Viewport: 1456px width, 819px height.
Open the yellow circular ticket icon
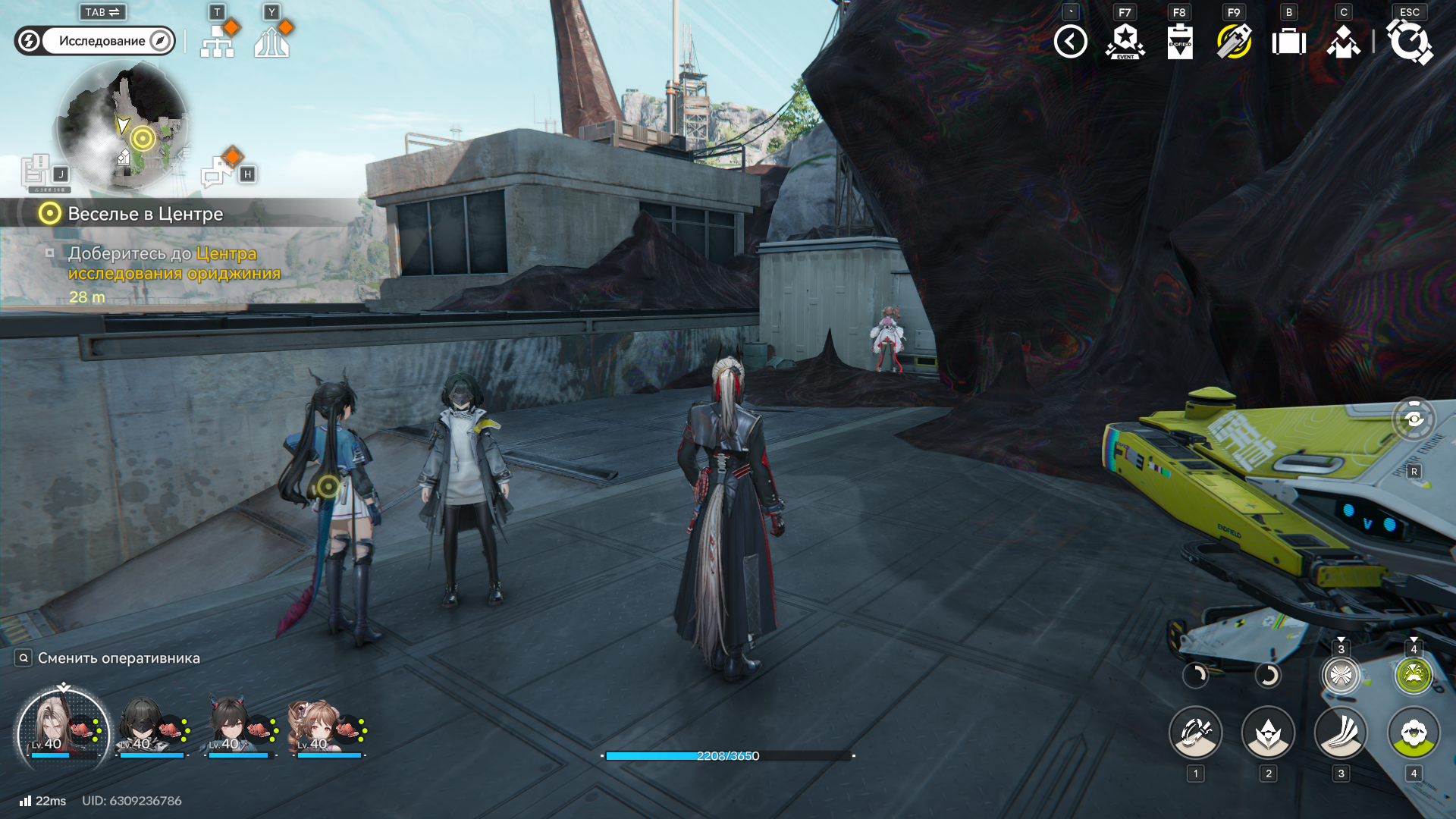pyautogui.click(x=1234, y=42)
